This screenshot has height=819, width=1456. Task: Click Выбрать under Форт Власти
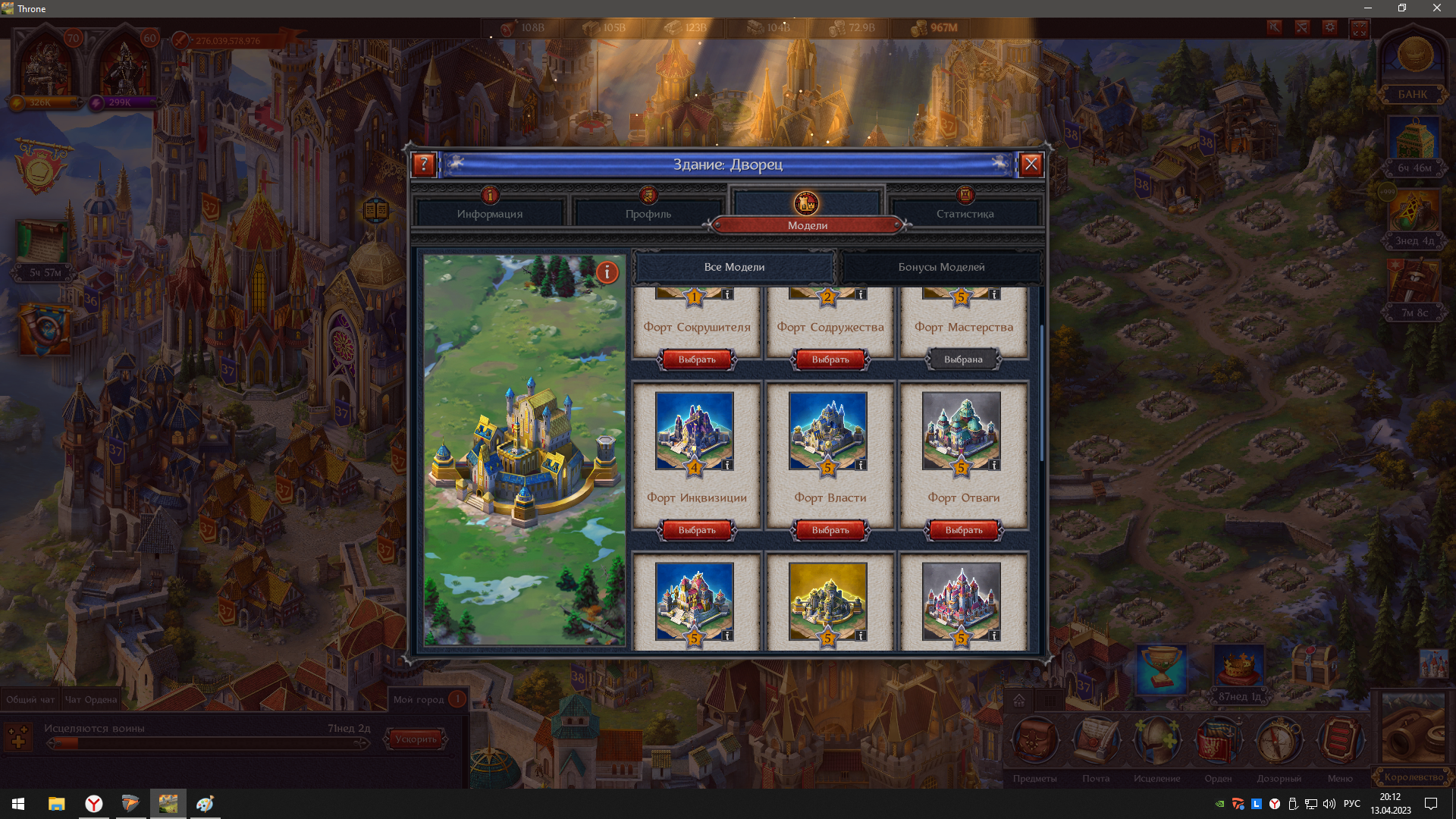coord(829,530)
